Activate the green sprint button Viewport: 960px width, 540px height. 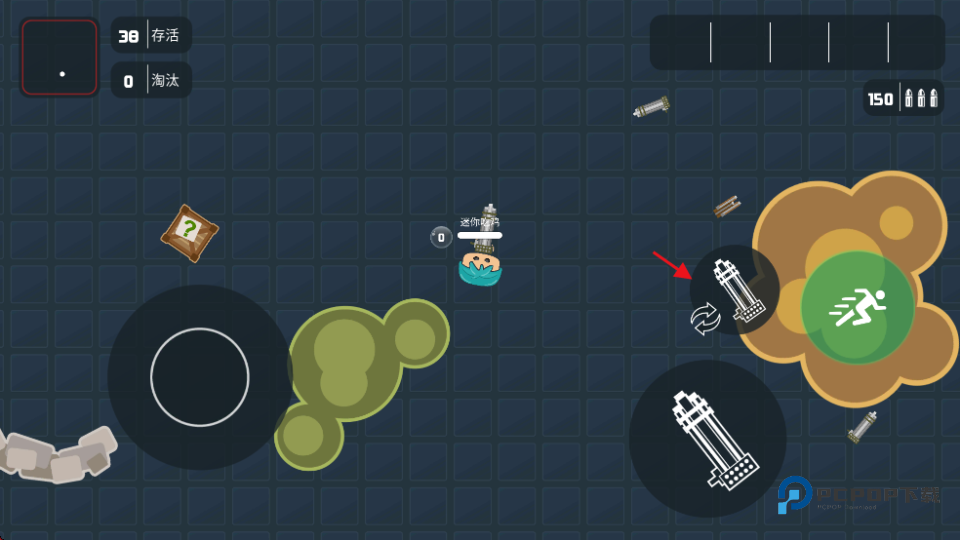[857, 307]
